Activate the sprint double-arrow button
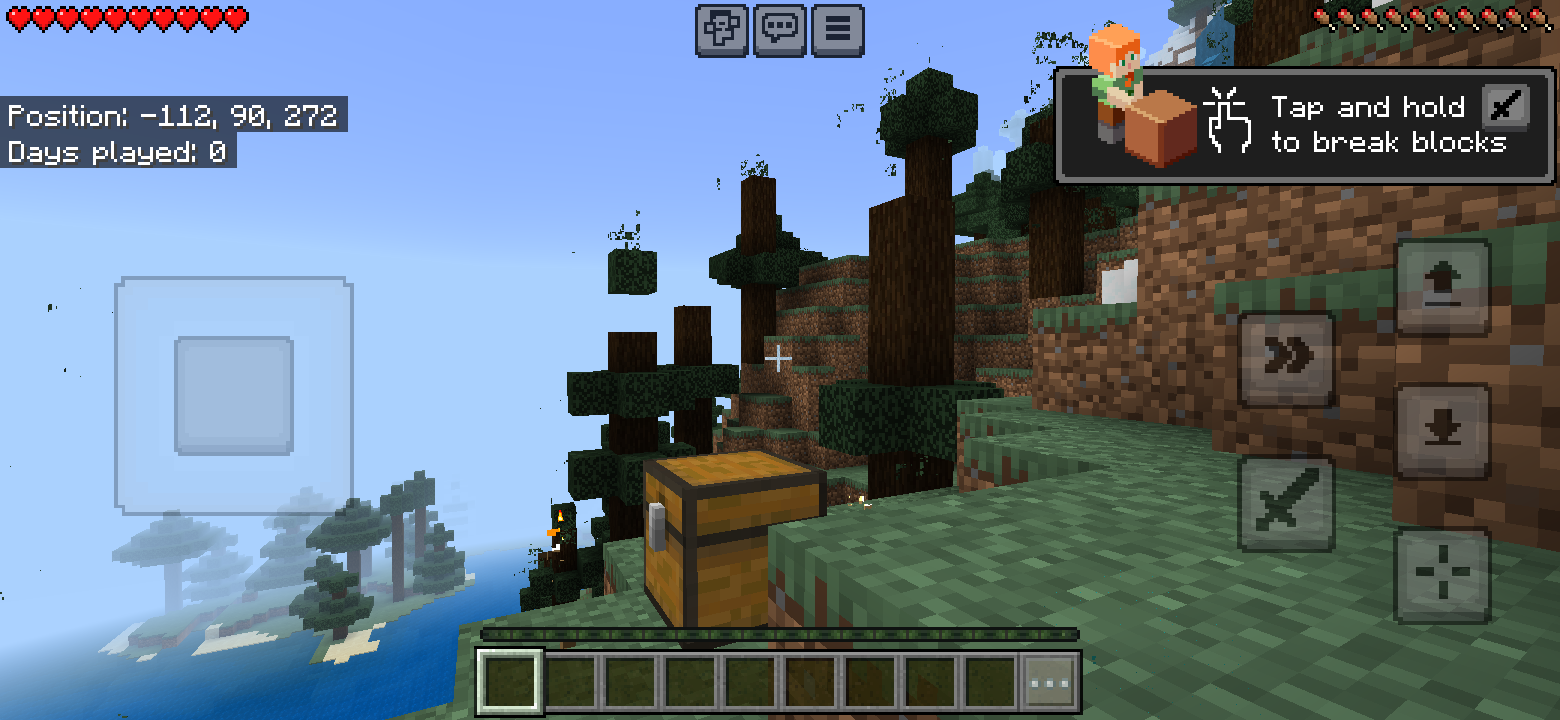This screenshot has height=720, width=1560. tap(1286, 358)
